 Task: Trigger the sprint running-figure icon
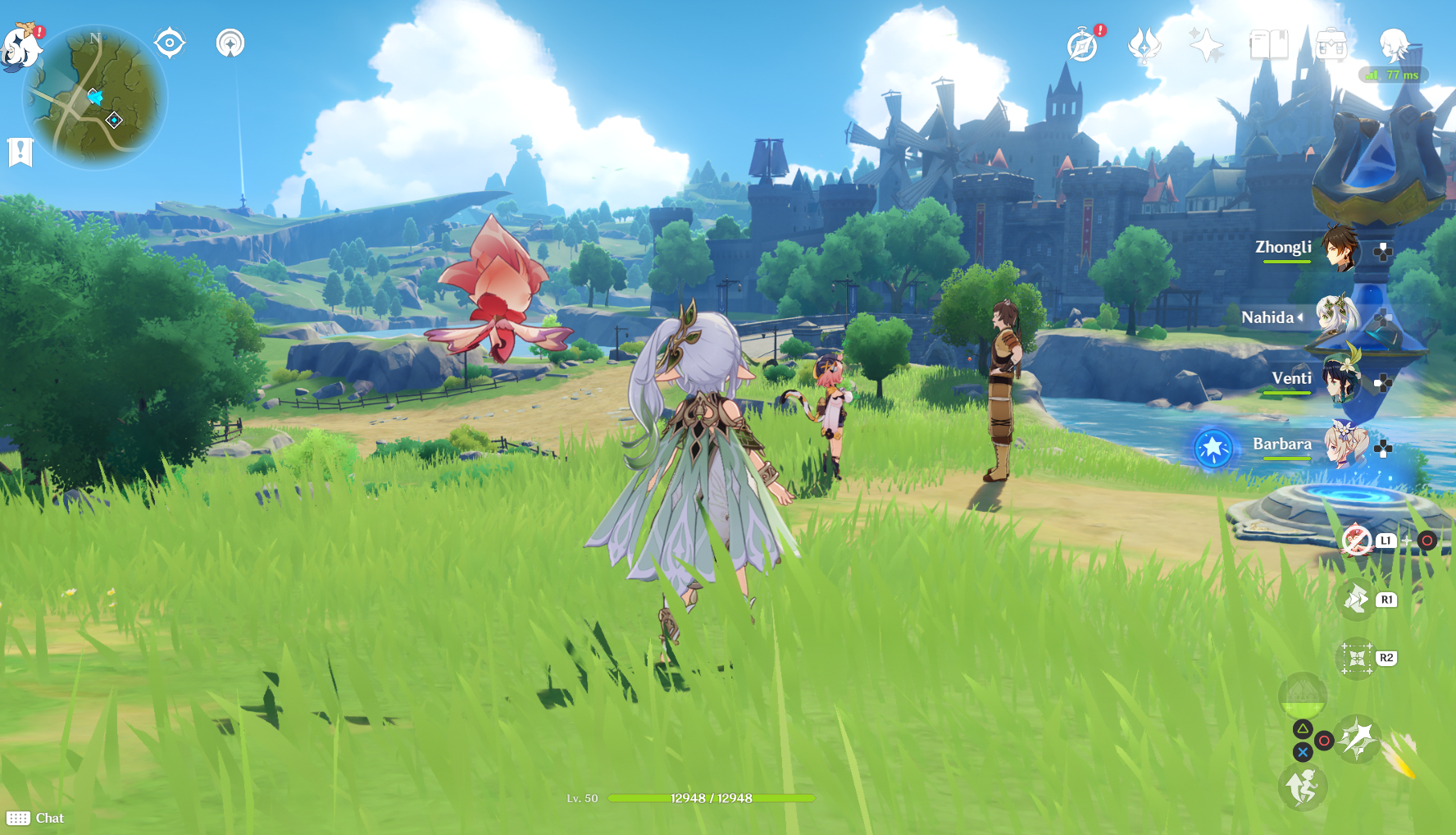pos(1302,787)
